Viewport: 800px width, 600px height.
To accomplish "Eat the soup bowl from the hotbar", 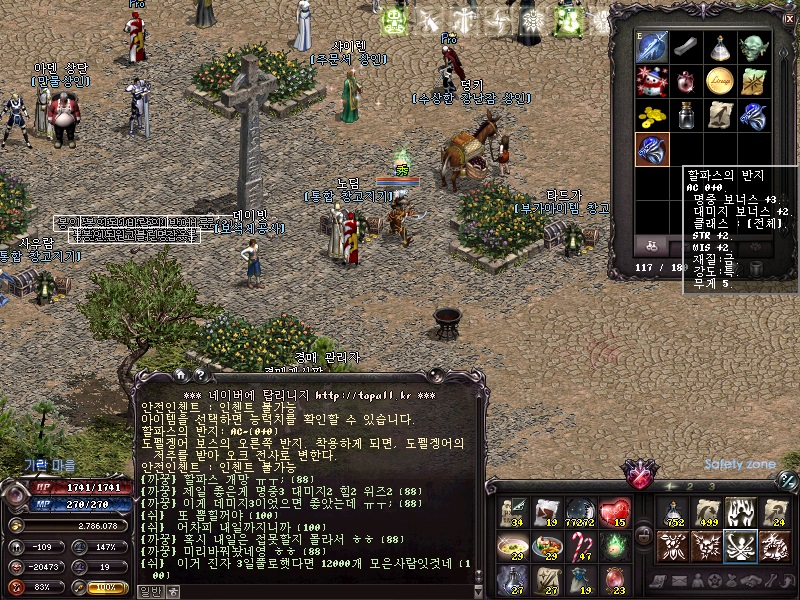I will coord(512,545).
